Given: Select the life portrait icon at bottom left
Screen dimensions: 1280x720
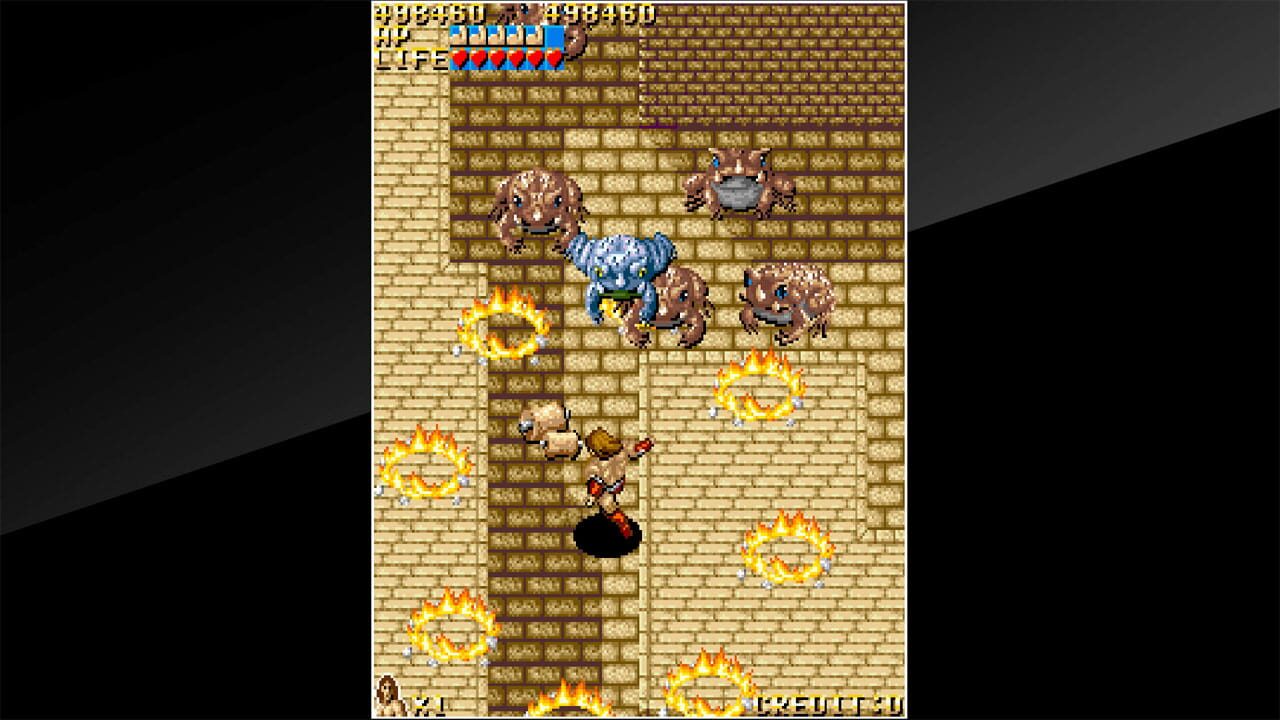Looking at the screenshot, I should pos(389,700).
